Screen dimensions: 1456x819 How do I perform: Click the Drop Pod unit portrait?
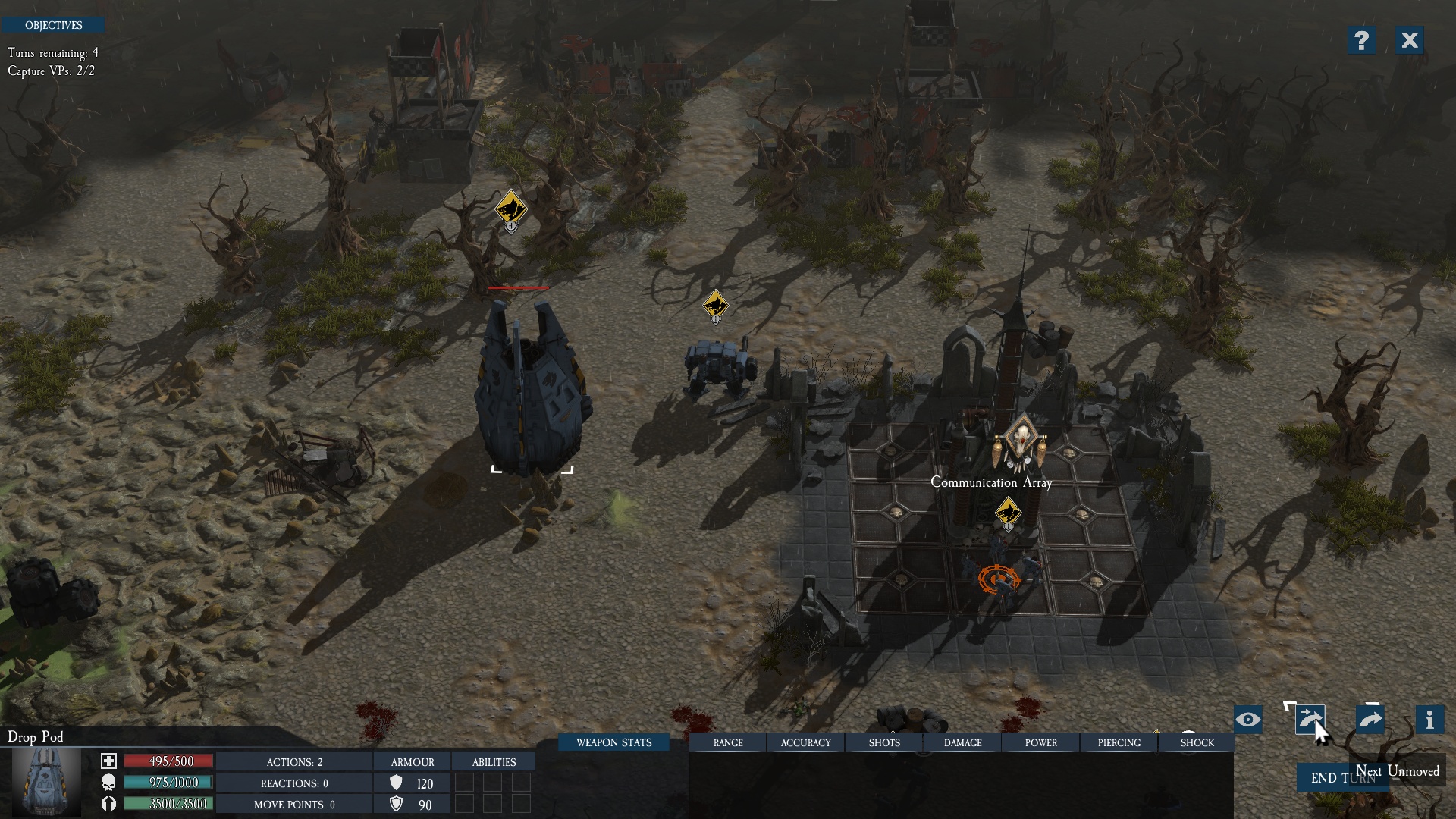[47, 781]
